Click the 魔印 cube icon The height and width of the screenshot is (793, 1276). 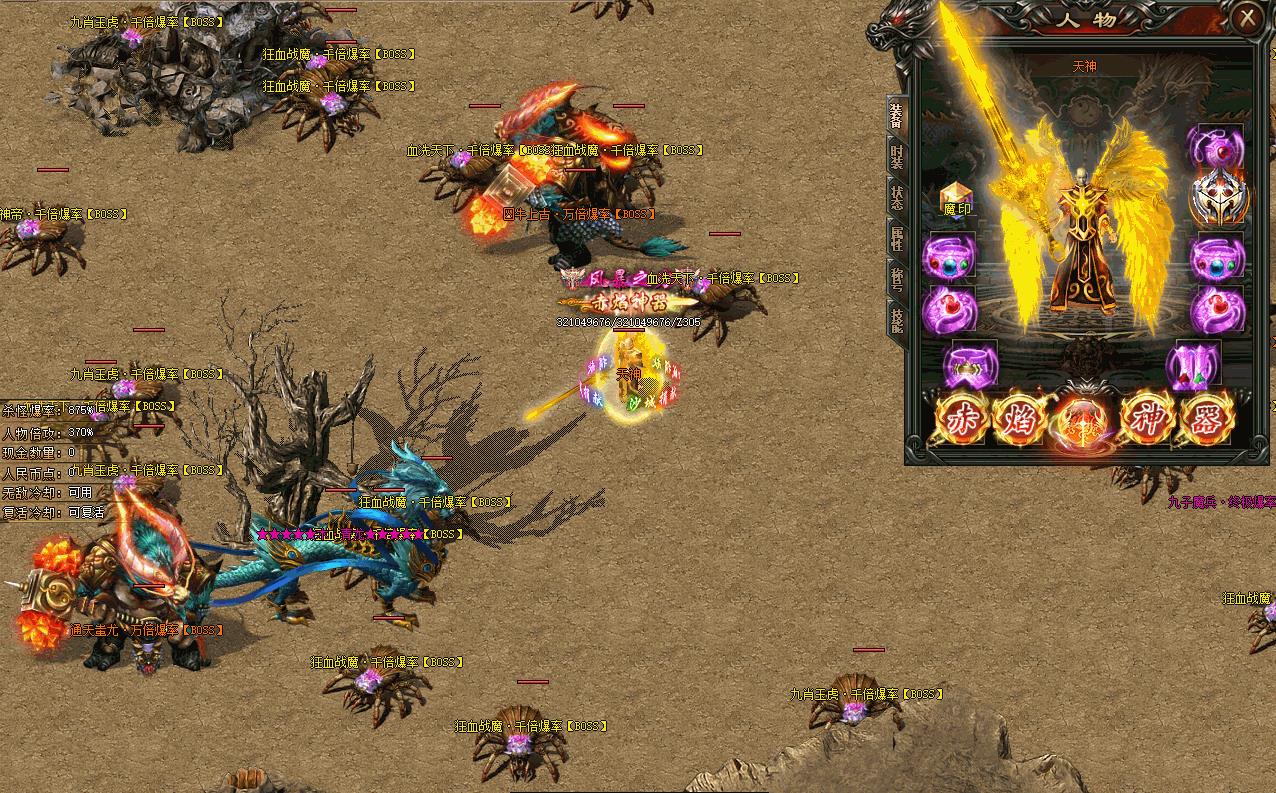click(x=957, y=200)
